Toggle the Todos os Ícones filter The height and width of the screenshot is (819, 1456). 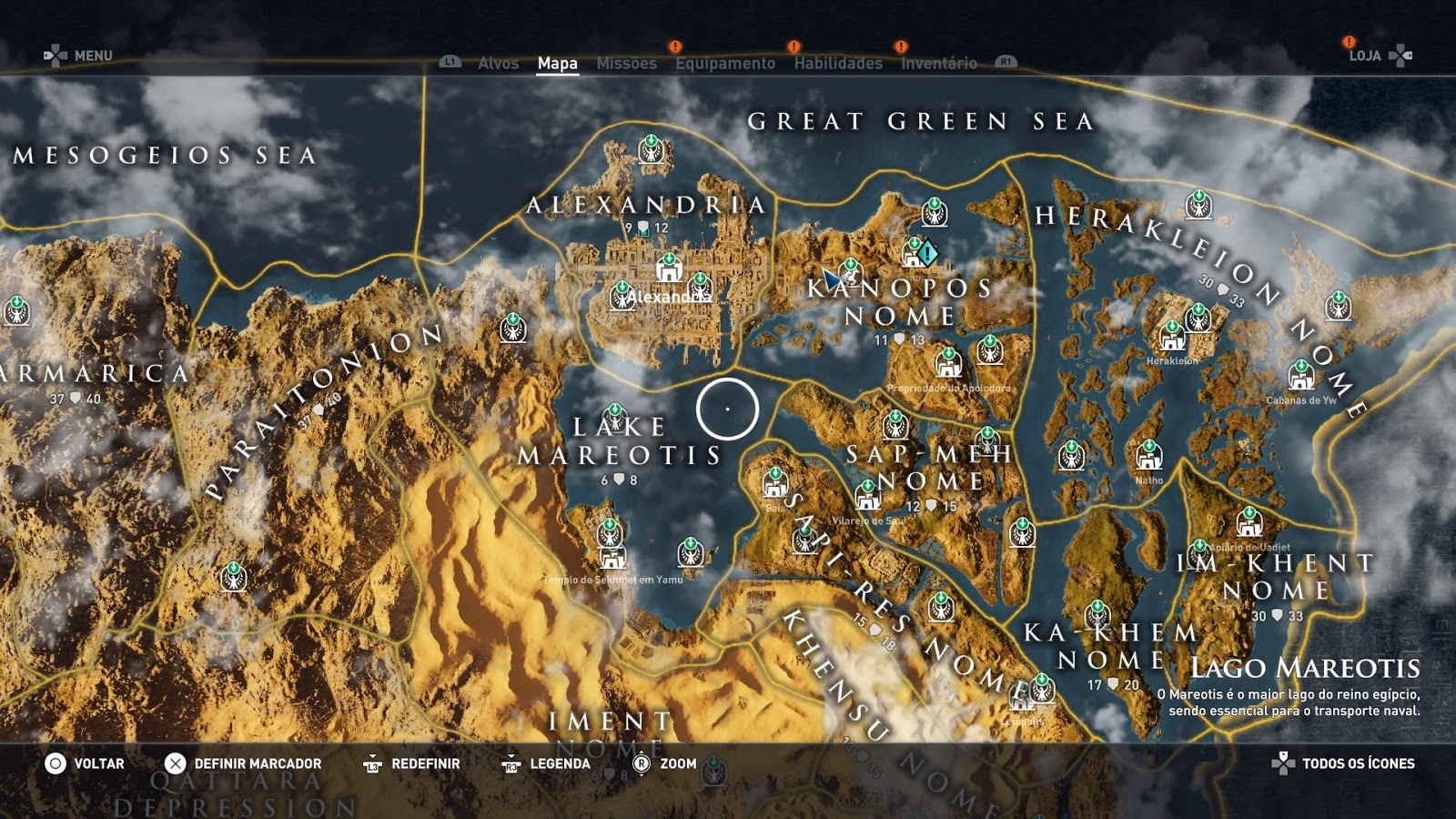click(x=1344, y=763)
